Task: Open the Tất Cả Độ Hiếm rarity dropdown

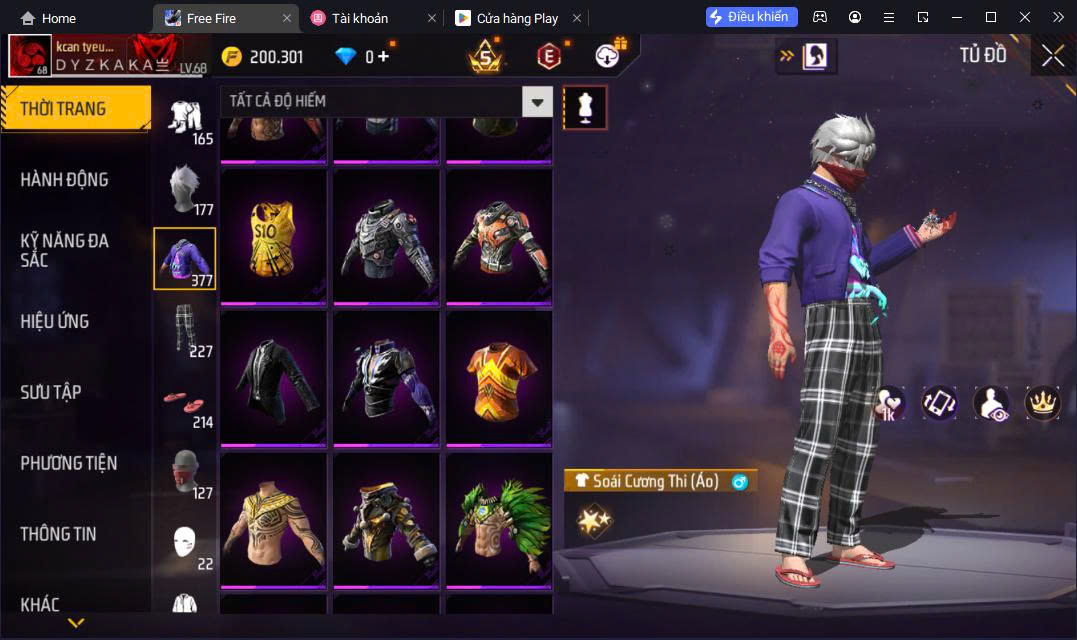Action: click(538, 101)
